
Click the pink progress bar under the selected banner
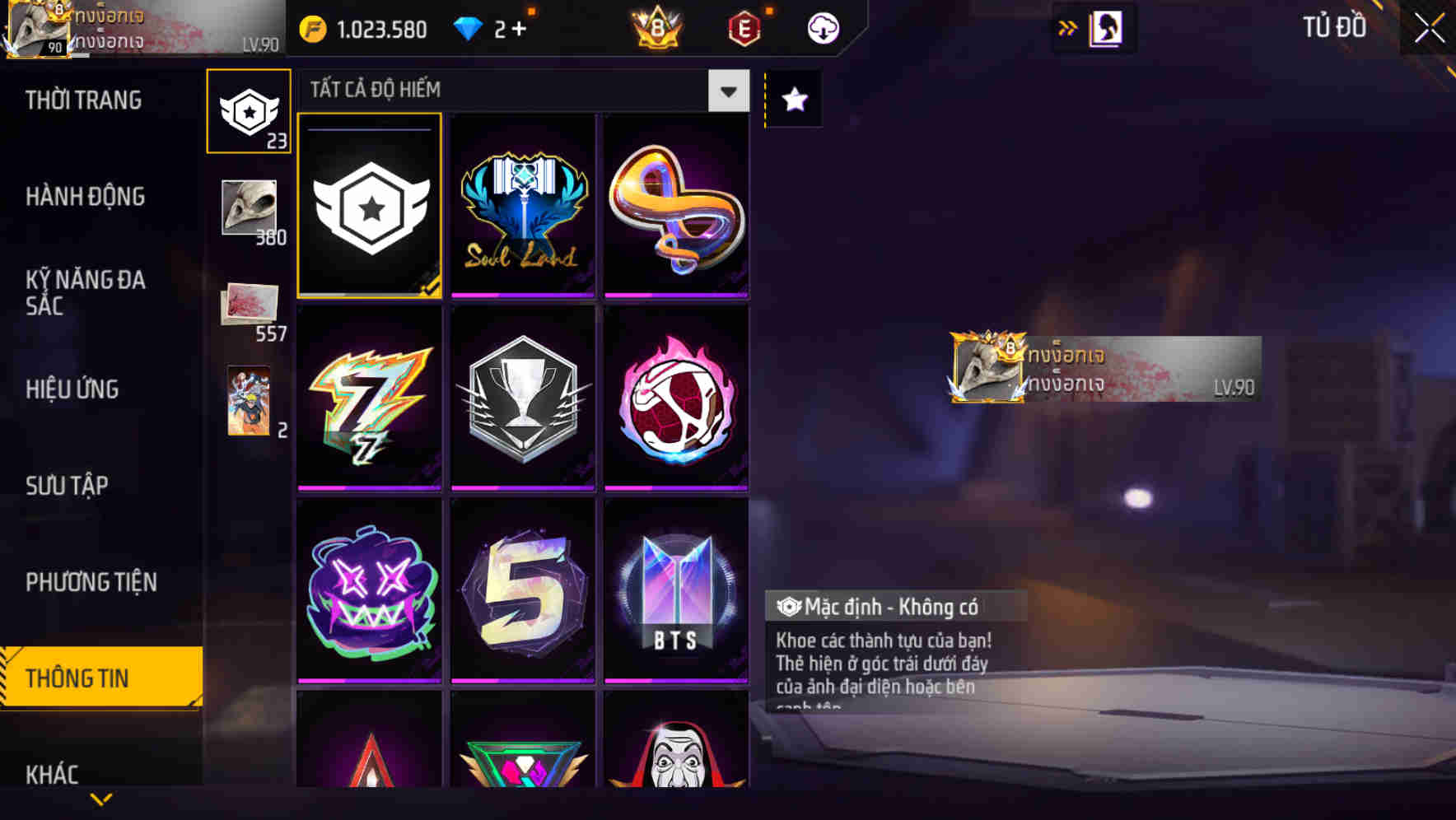click(x=369, y=293)
